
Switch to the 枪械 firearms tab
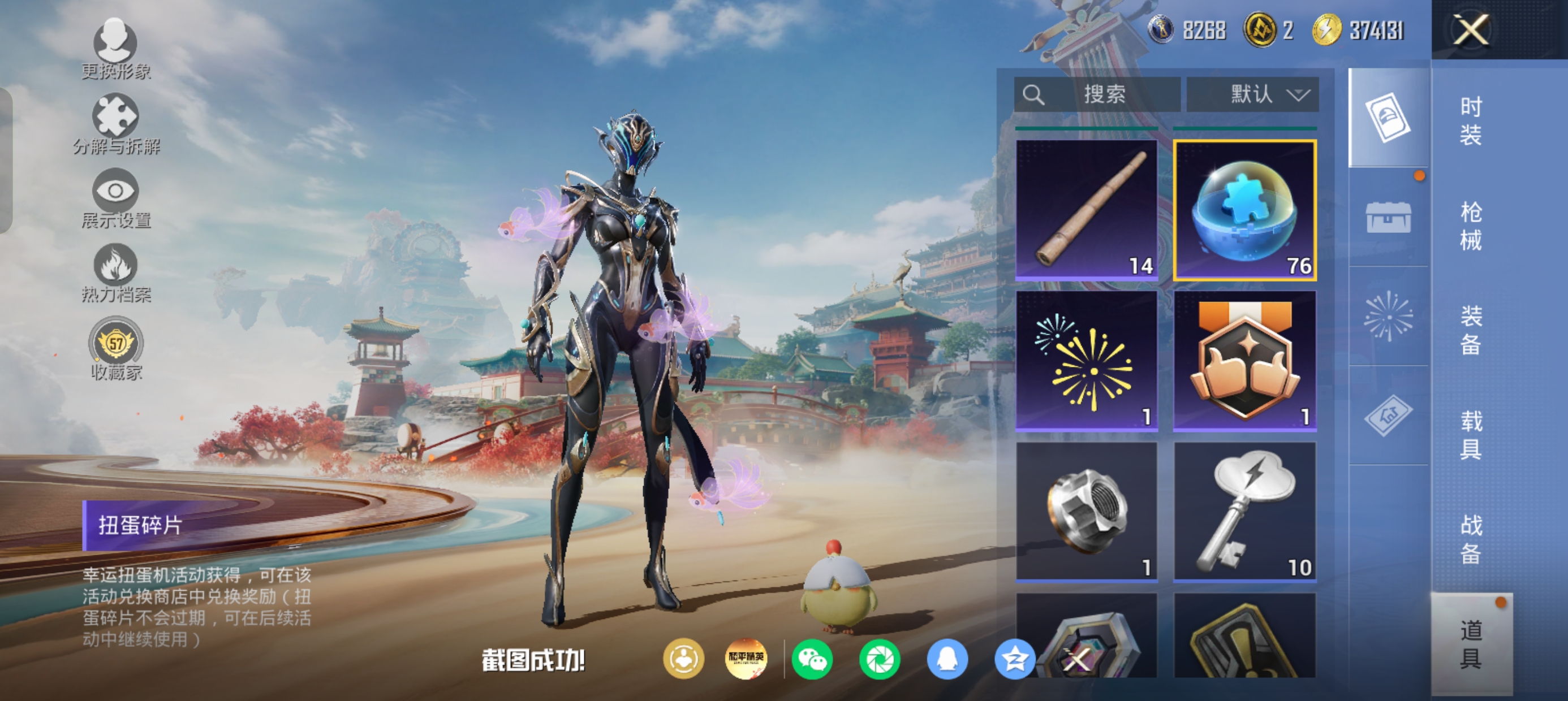1471,226
